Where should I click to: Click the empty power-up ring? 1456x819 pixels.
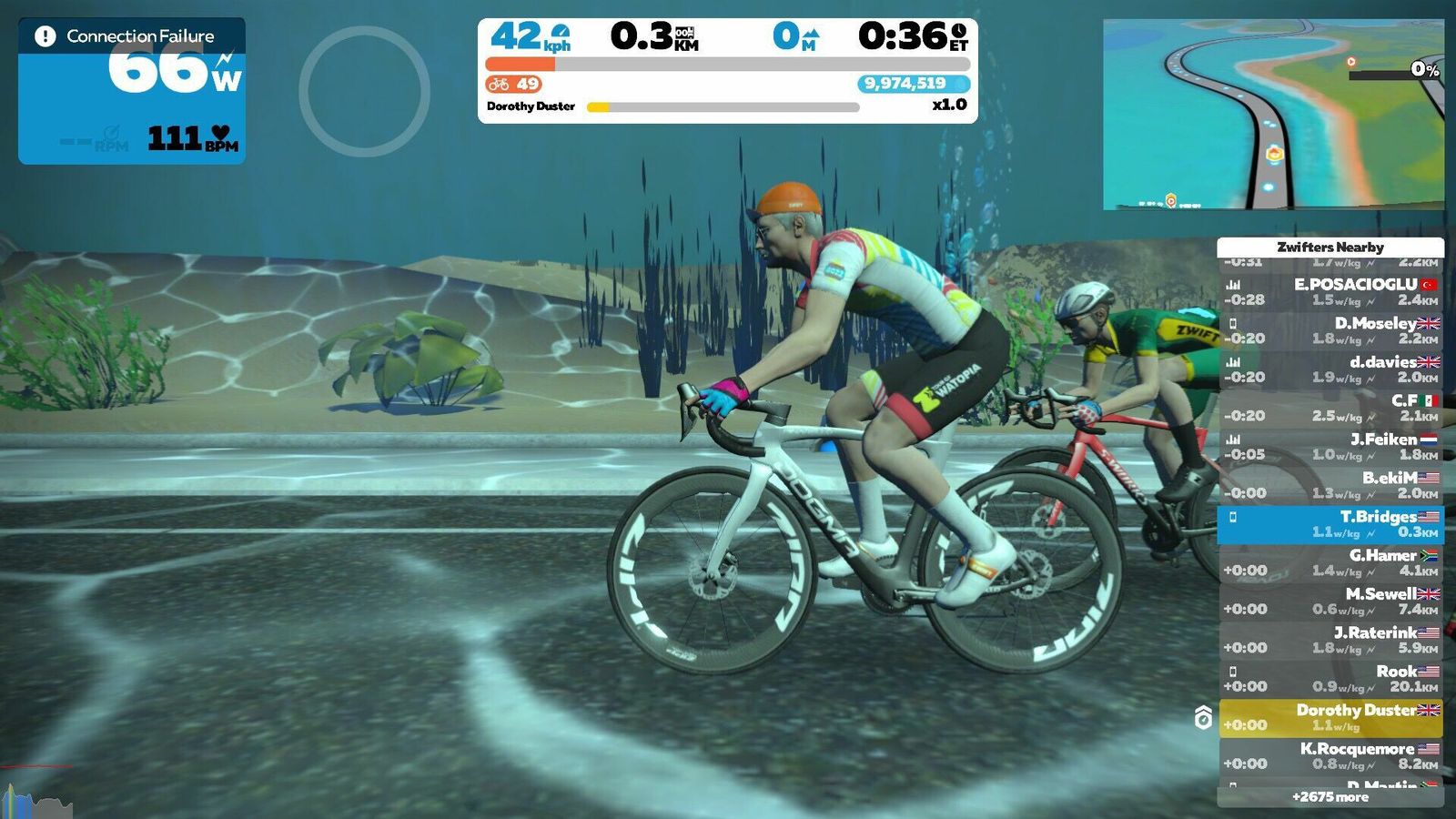tap(364, 91)
